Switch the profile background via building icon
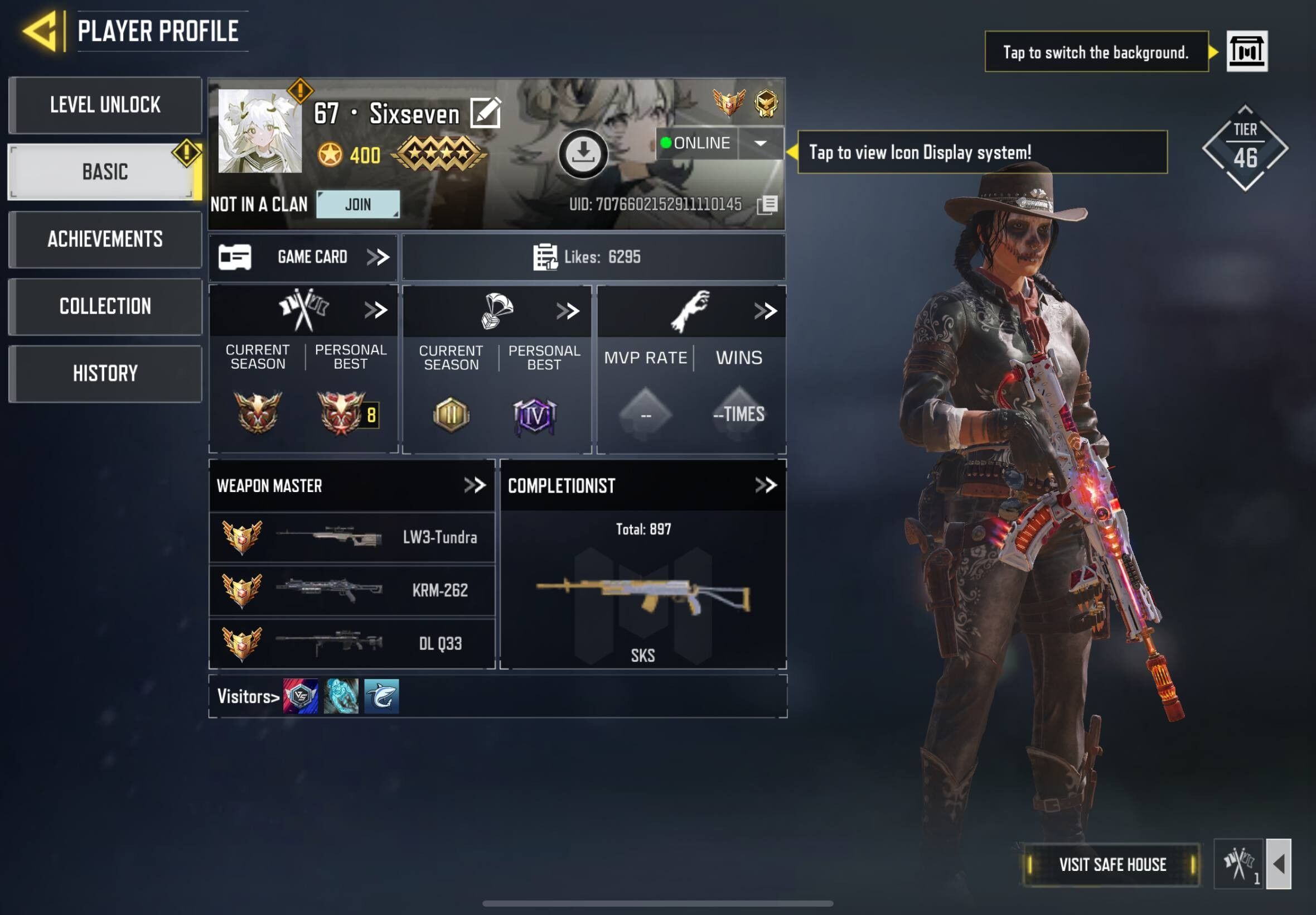Viewport: 1316px width, 915px height. pyautogui.click(x=1247, y=51)
